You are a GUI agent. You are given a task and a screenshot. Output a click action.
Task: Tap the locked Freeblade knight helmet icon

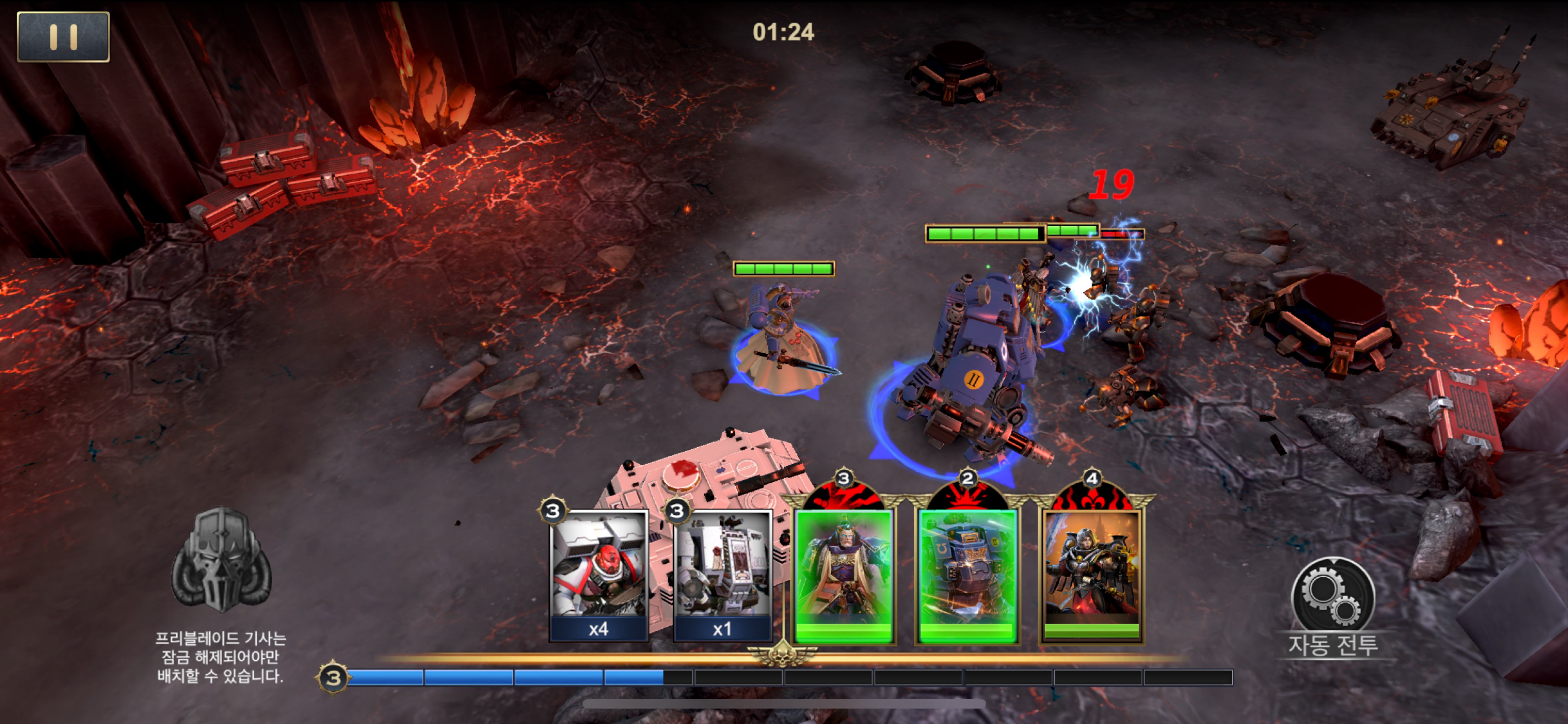coord(220,561)
